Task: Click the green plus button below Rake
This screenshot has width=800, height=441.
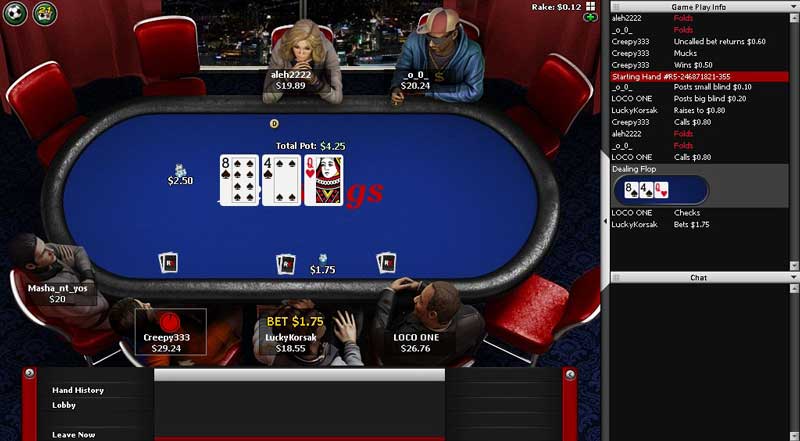Action: pos(591,18)
